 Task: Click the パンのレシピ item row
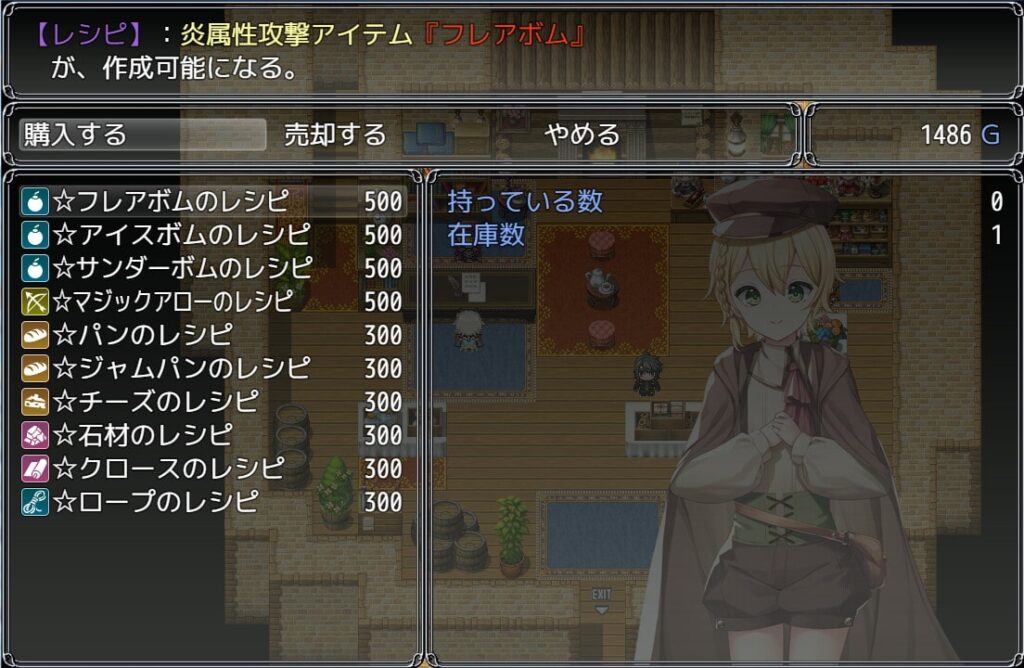[212, 334]
